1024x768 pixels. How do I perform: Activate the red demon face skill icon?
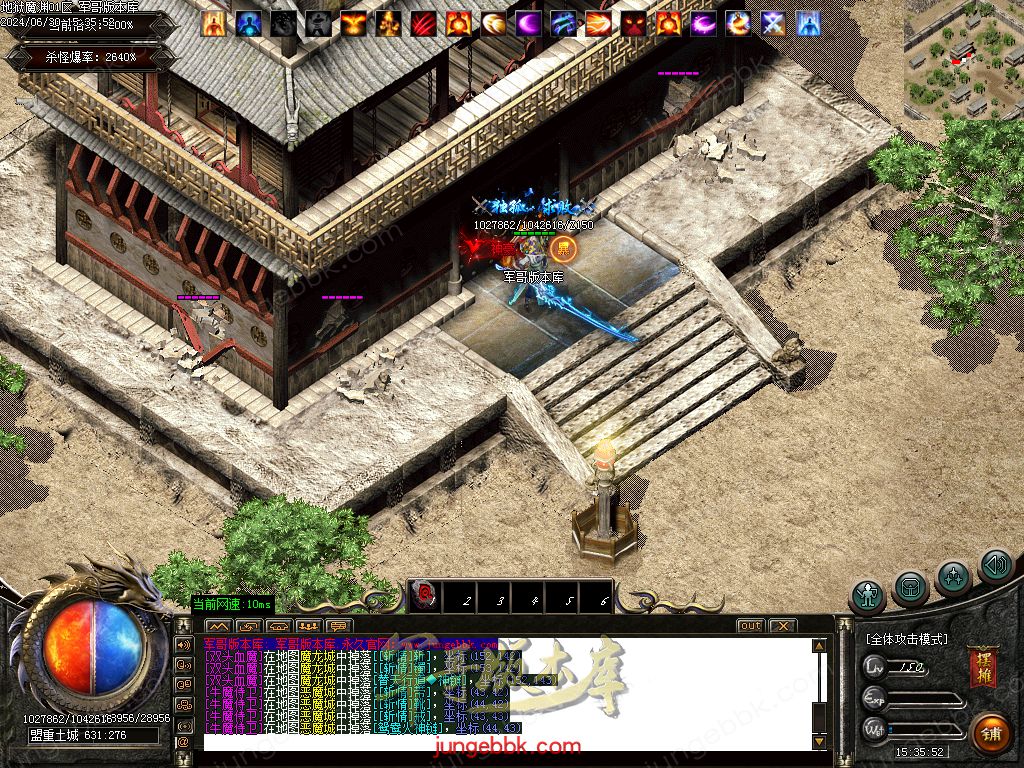633,23
